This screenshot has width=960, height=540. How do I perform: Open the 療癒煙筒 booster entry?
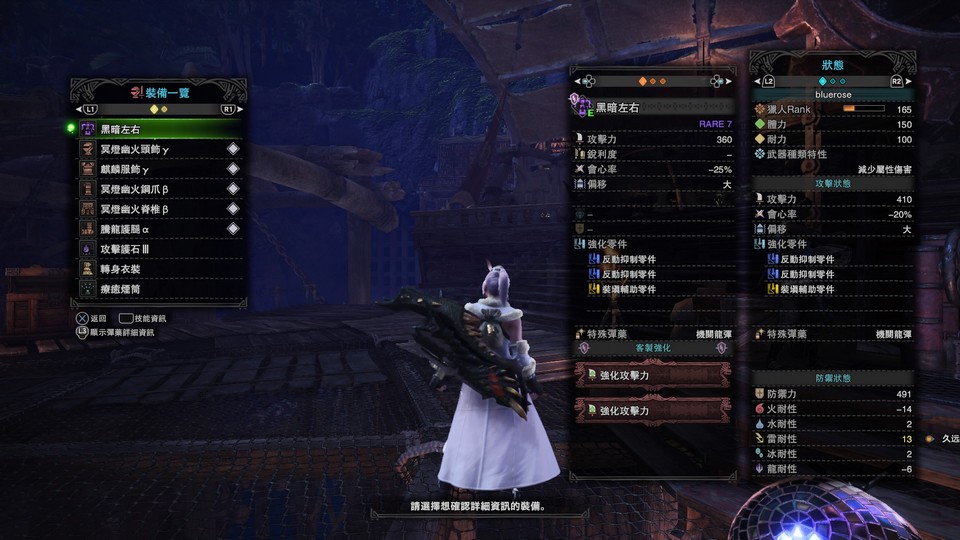(x=158, y=289)
